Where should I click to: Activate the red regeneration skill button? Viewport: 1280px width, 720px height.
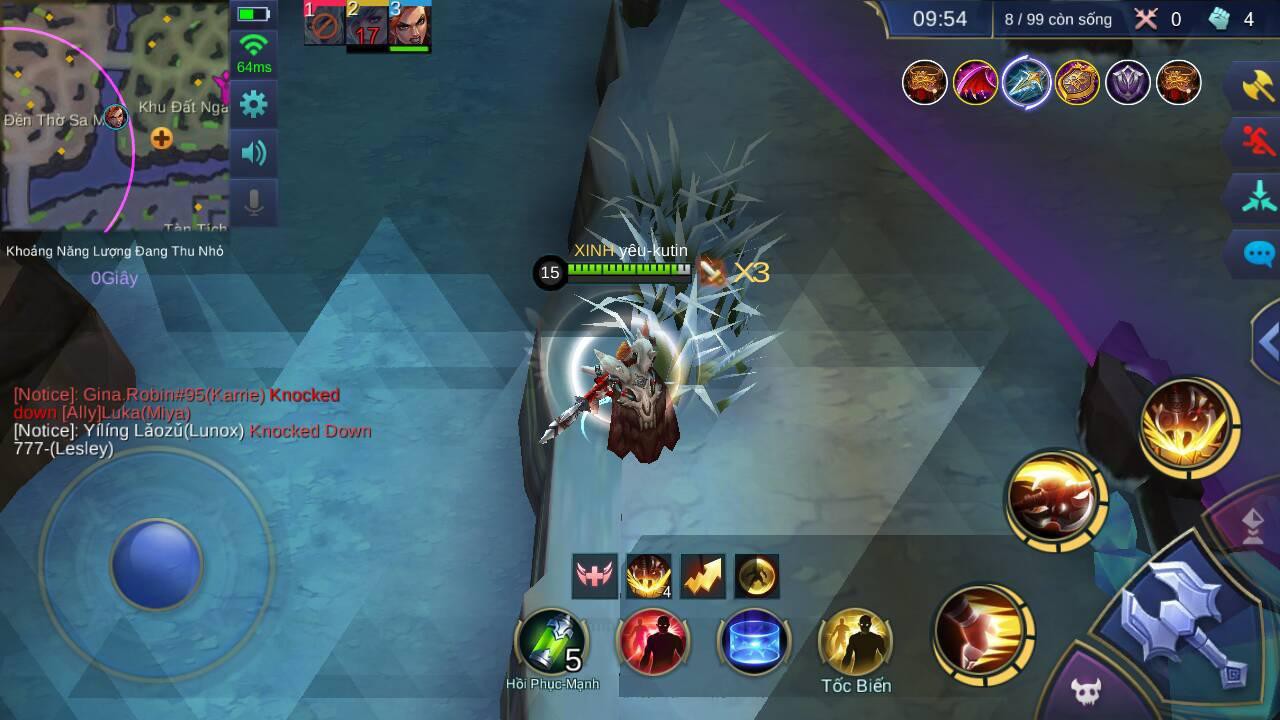pos(653,640)
